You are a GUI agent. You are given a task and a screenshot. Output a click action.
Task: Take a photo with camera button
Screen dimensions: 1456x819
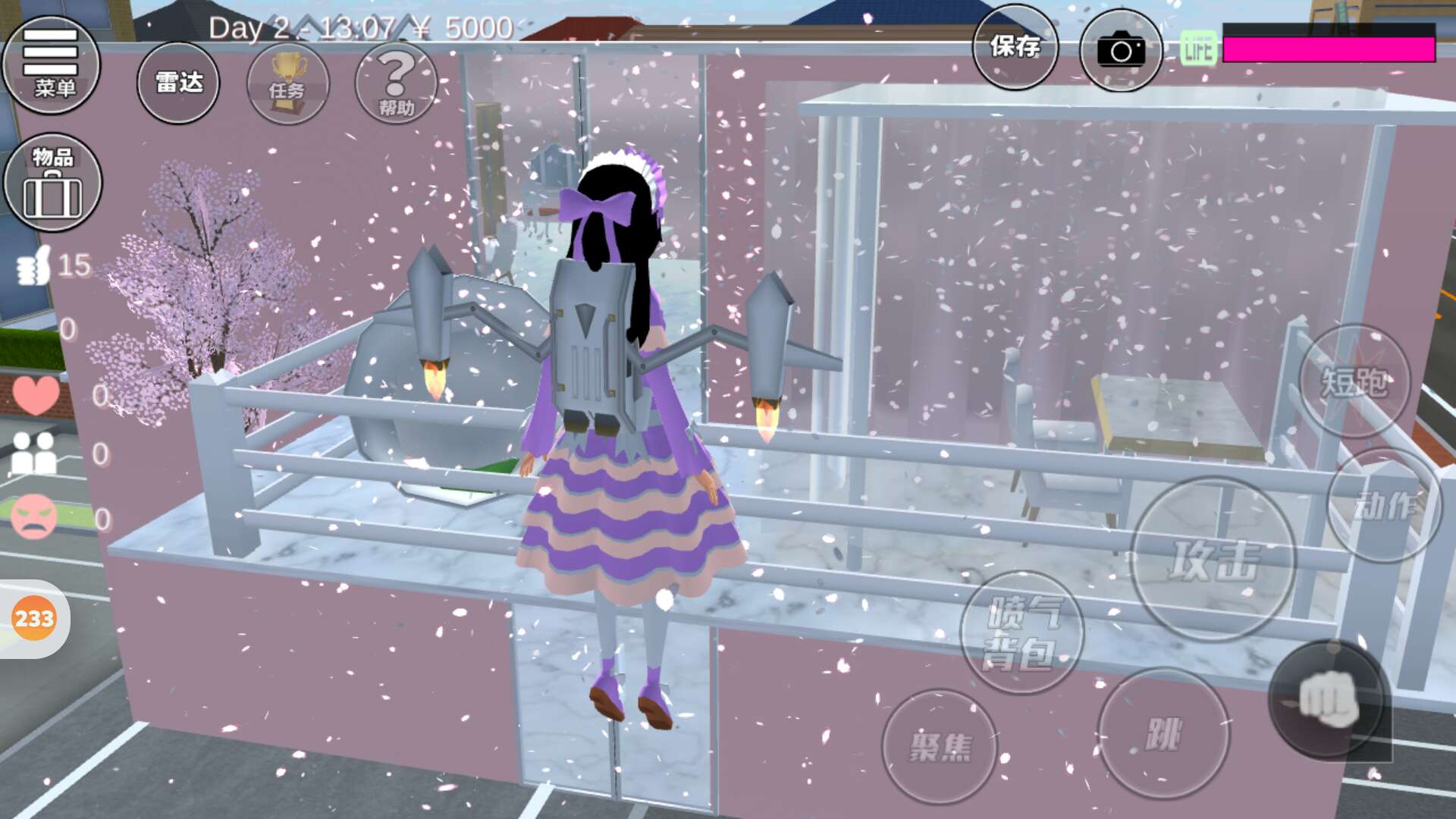1120,50
